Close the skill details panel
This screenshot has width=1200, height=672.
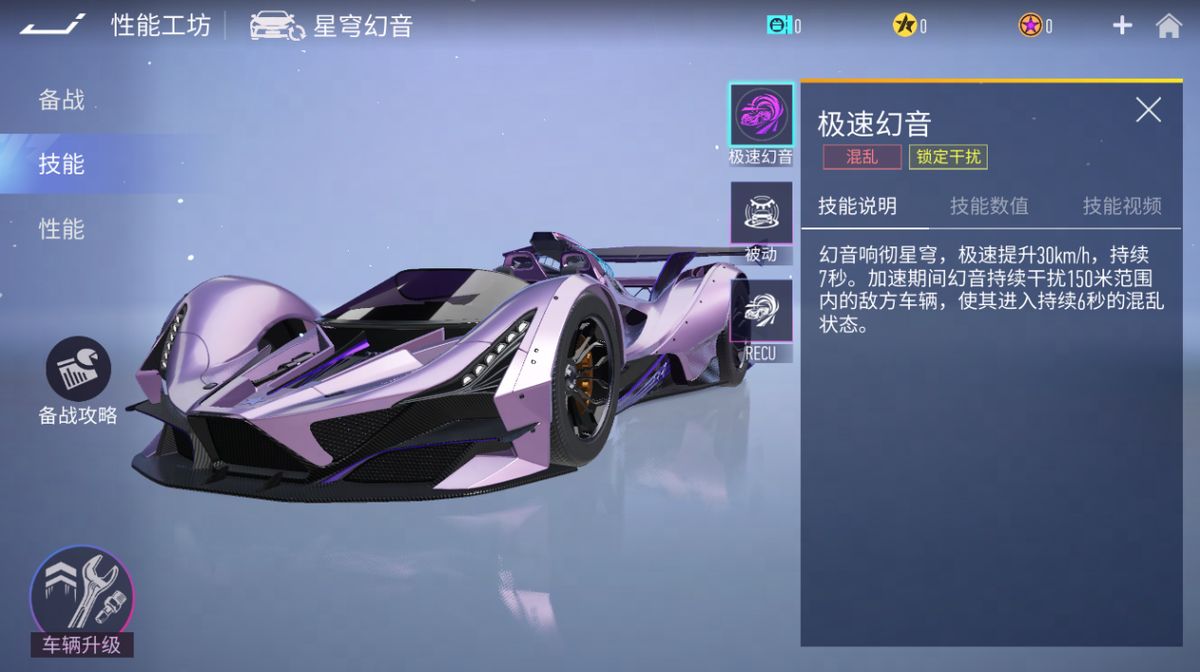(1148, 110)
